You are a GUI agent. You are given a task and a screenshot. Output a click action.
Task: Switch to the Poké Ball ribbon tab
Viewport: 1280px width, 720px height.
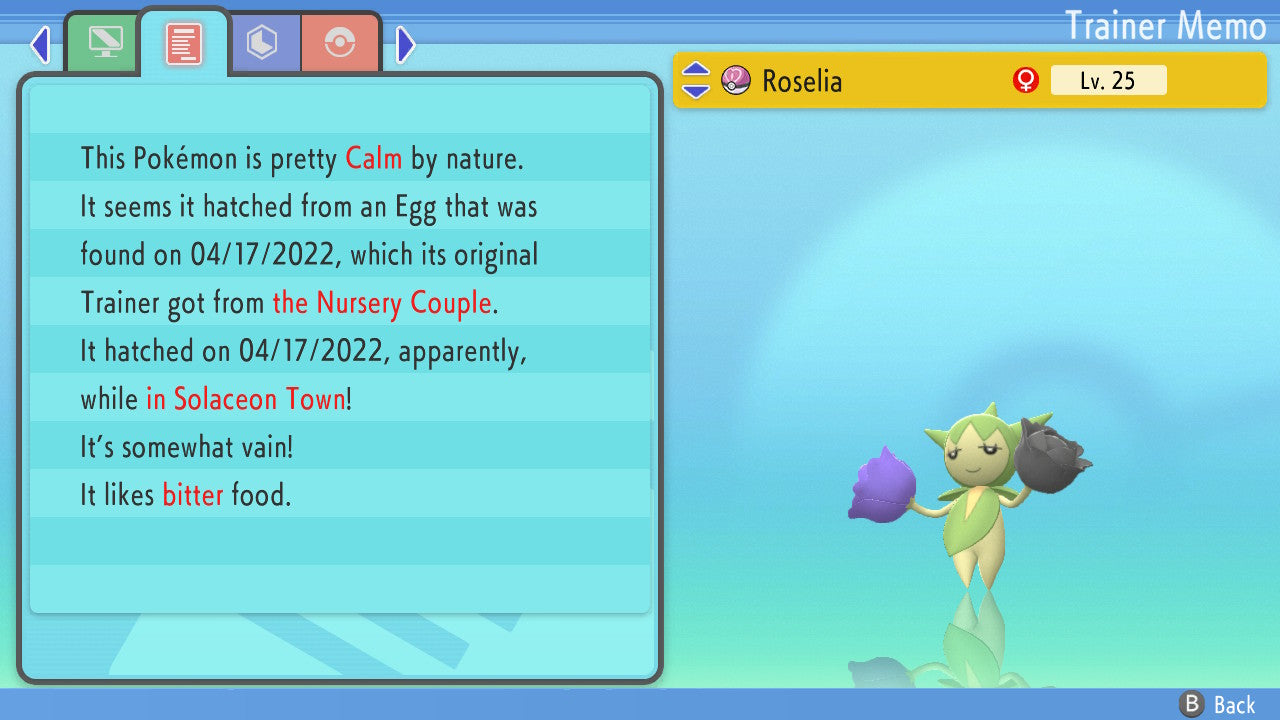pyautogui.click(x=340, y=44)
